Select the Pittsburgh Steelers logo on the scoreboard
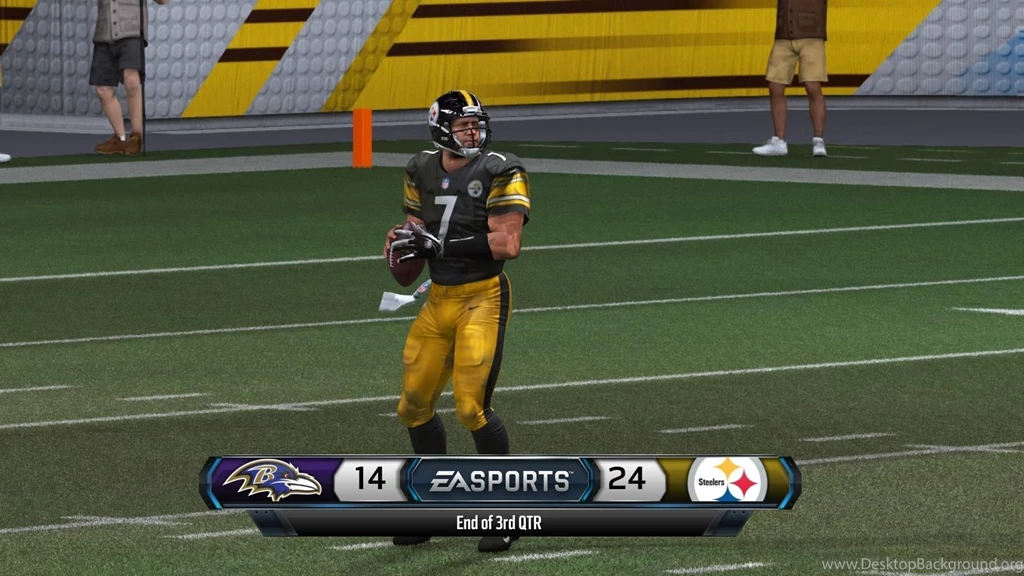The image size is (1024, 576). click(727, 481)
